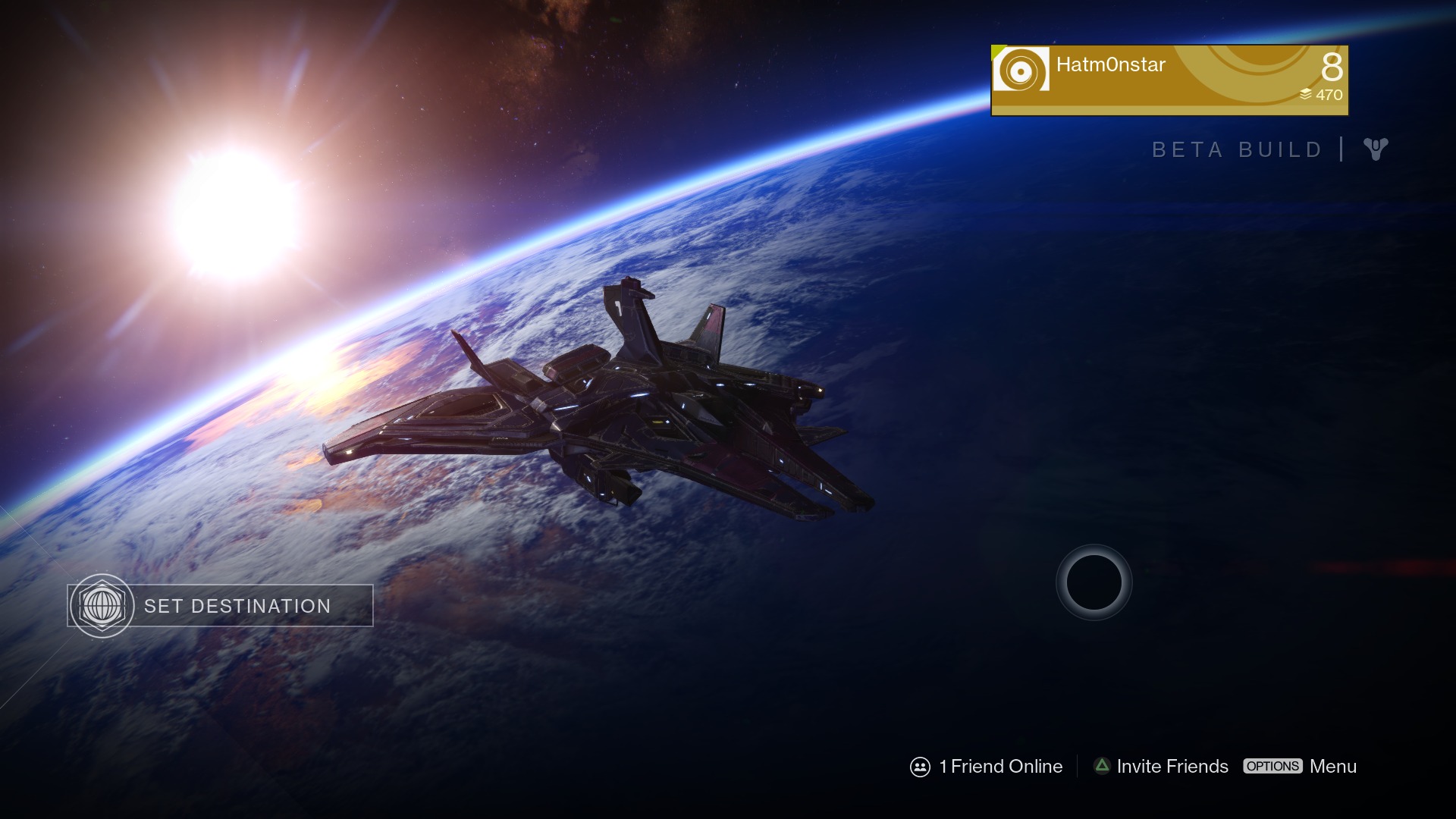Show the 1 Friend Online list
Viewport: 1456px width, 819px height.
point(987,767)
